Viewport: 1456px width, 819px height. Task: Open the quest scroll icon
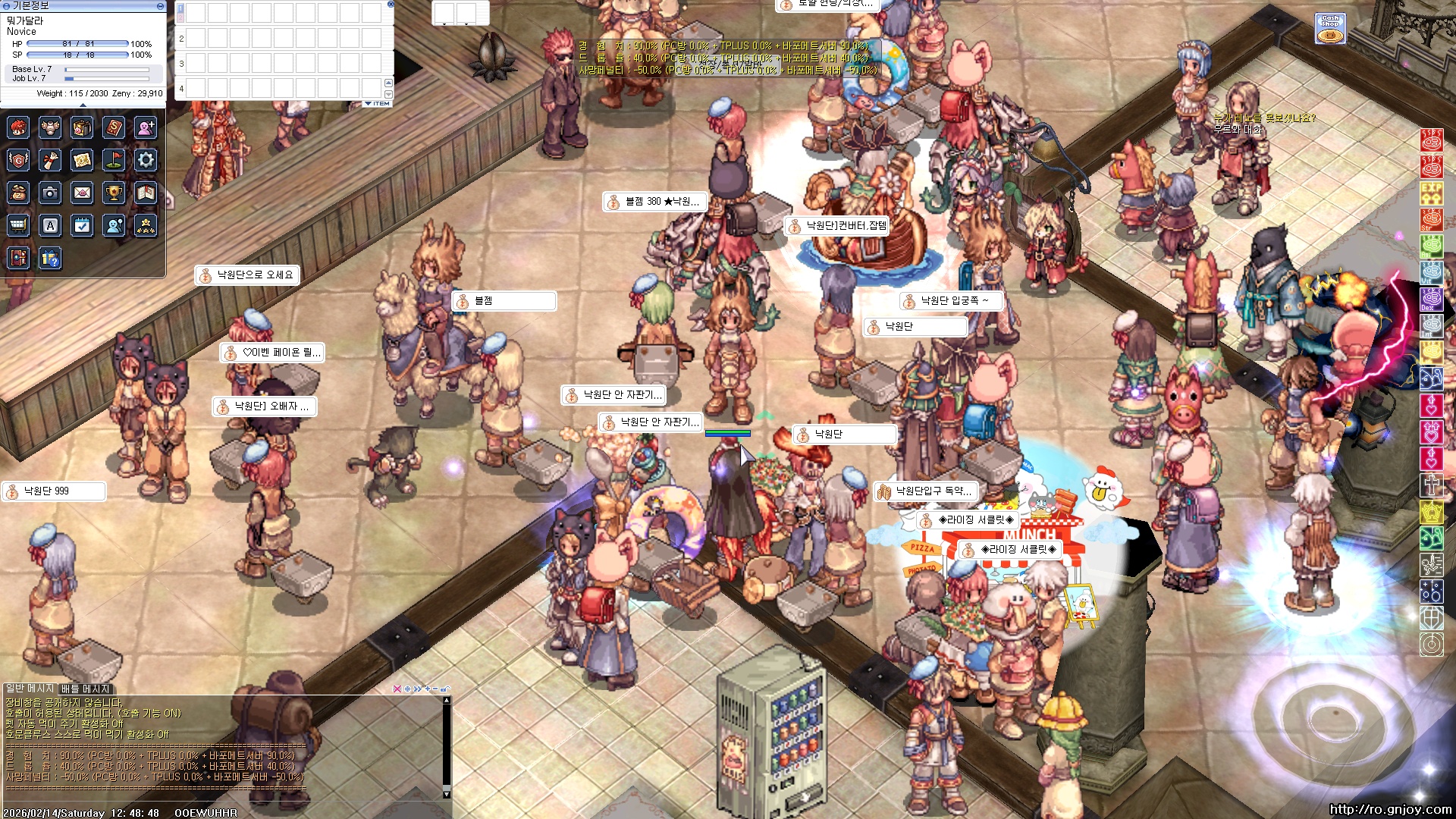(x=50, y=160)
